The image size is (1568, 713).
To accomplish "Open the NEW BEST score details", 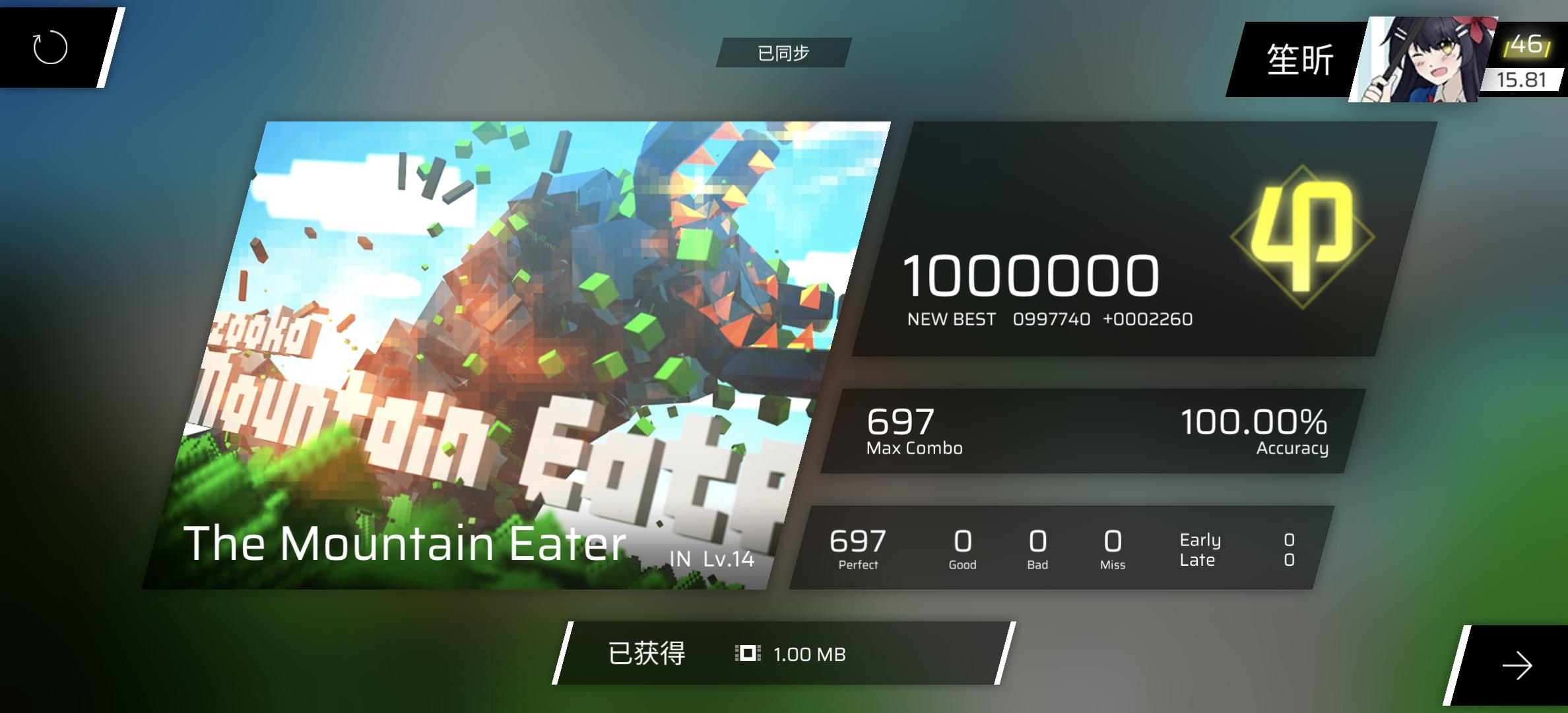I will tap(1049, 319).
